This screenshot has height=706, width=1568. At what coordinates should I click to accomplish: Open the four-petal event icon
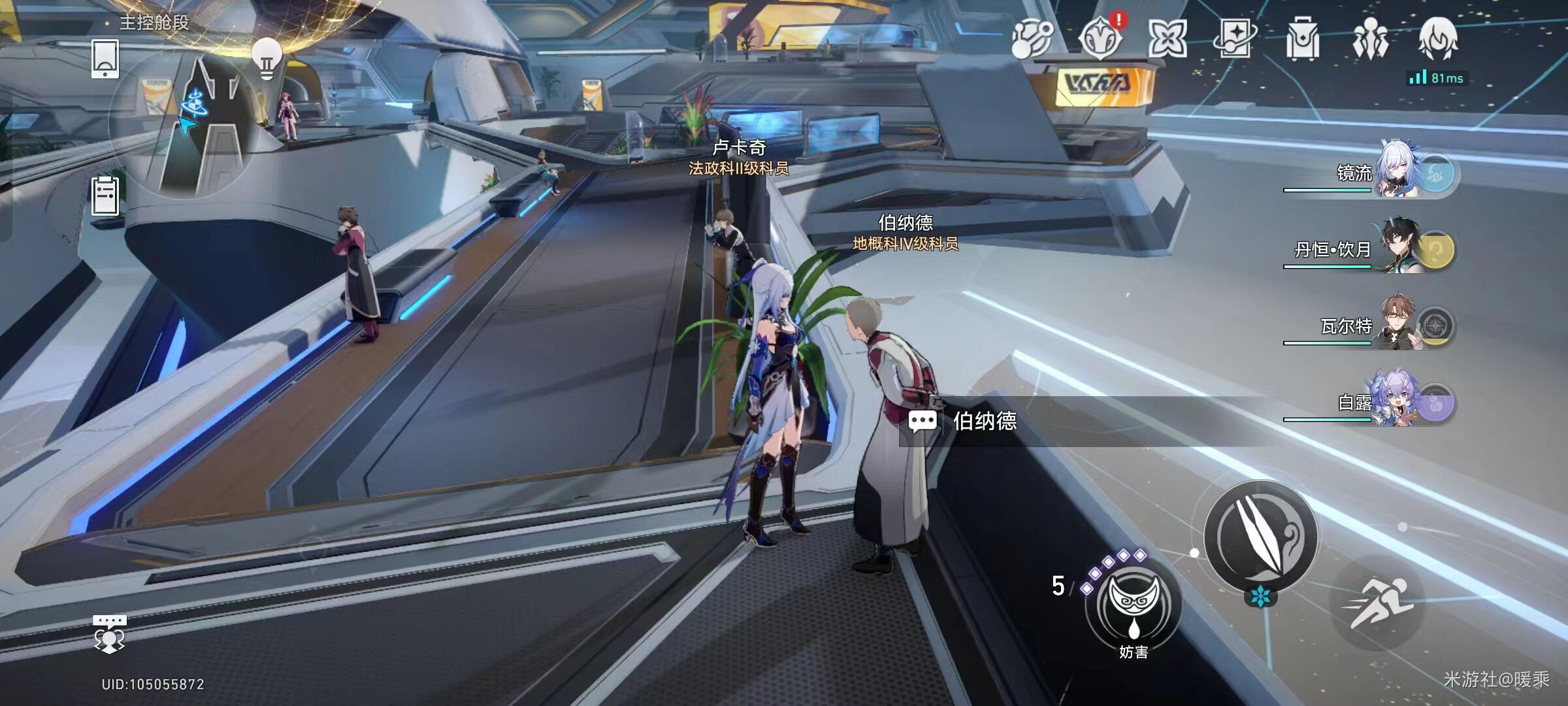[x=1168, y=38]
